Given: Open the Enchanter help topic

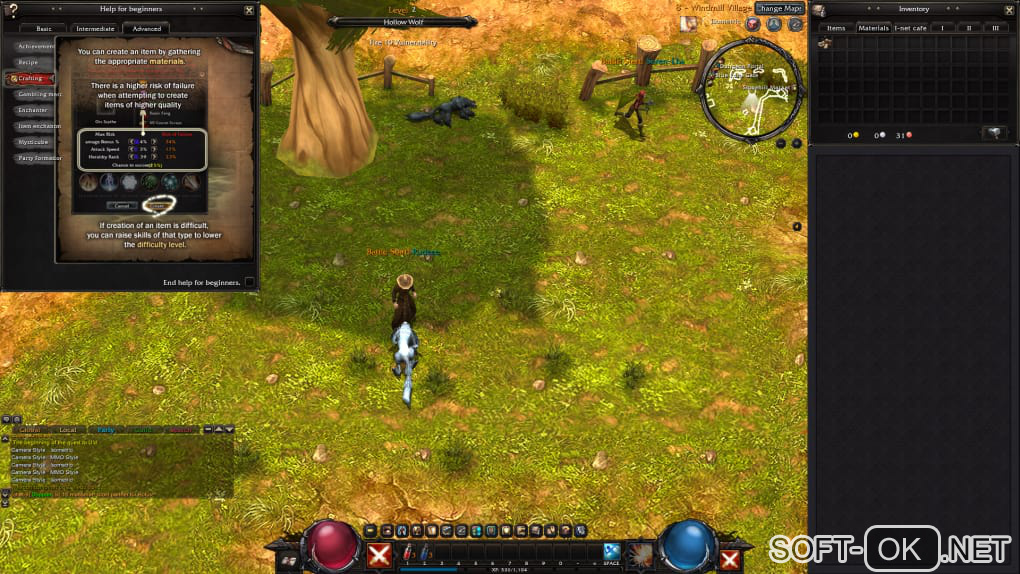Looking at the screenshot, I should pos(32,110).
